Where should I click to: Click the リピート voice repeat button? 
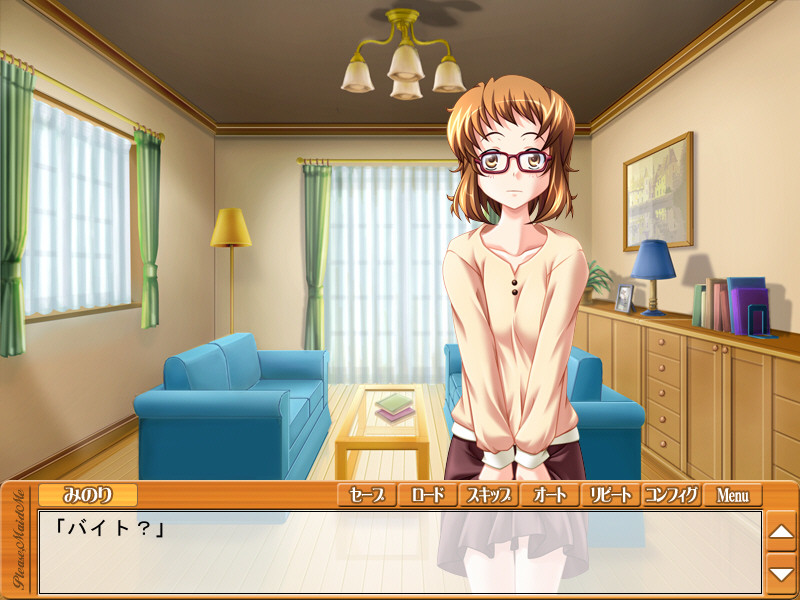click(610, 495)
